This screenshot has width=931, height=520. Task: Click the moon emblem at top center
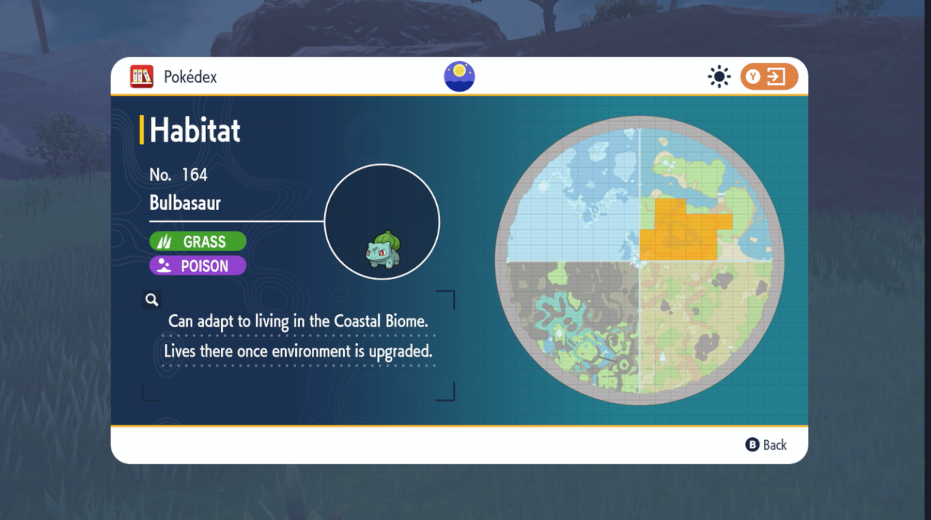click(x=459, y=76)
